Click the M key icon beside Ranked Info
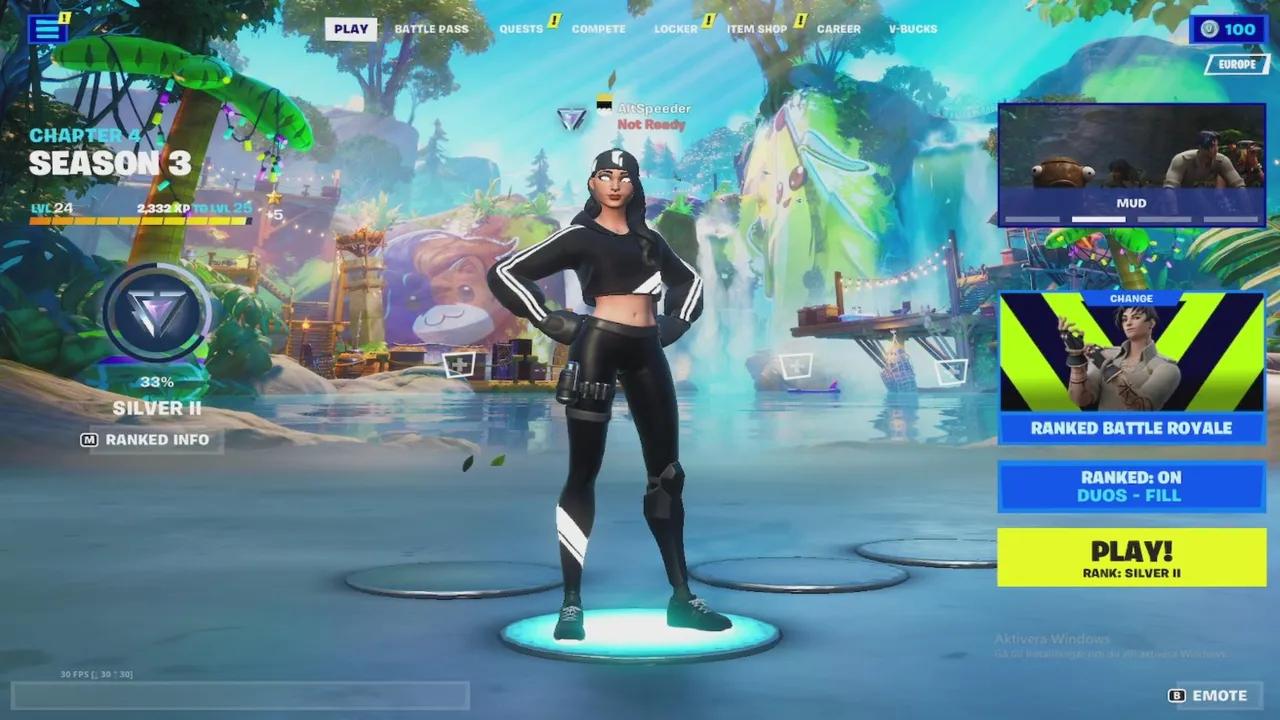 [88, 439]
